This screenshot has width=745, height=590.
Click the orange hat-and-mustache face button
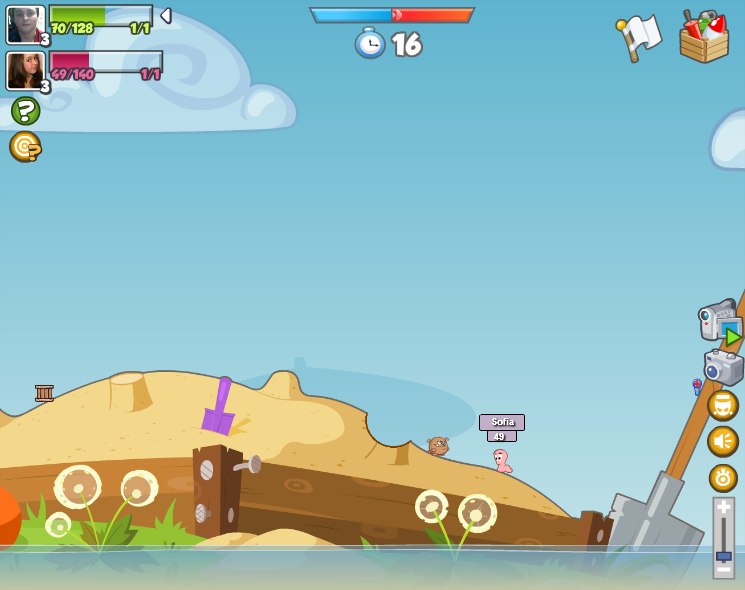(723, 405)
